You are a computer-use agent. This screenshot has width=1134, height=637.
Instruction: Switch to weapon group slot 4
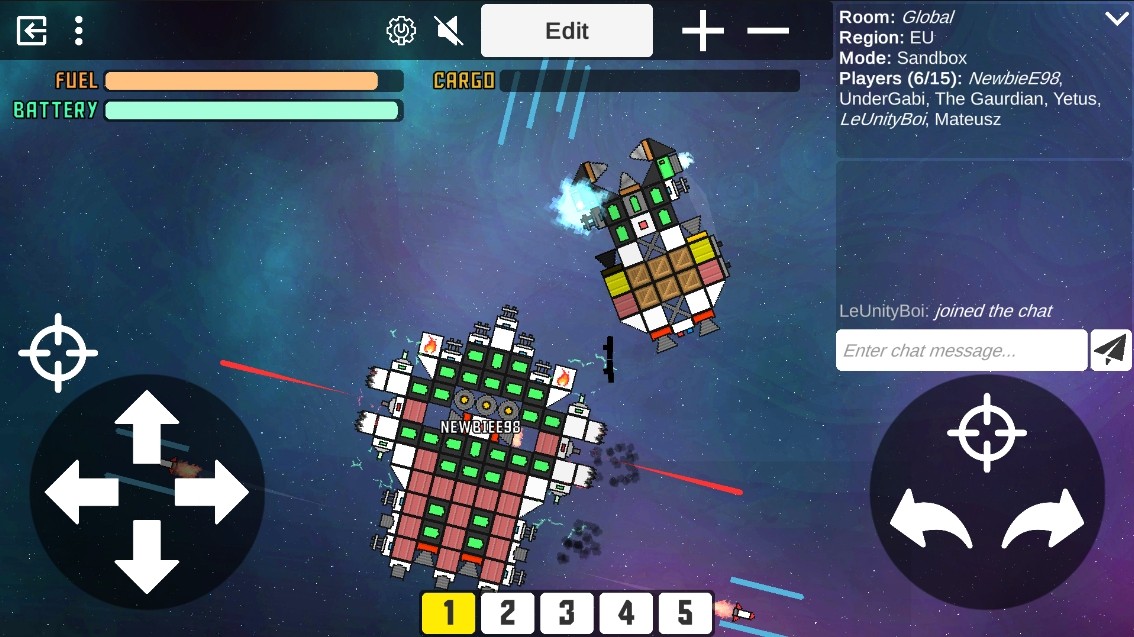click(x=626, y=613)
